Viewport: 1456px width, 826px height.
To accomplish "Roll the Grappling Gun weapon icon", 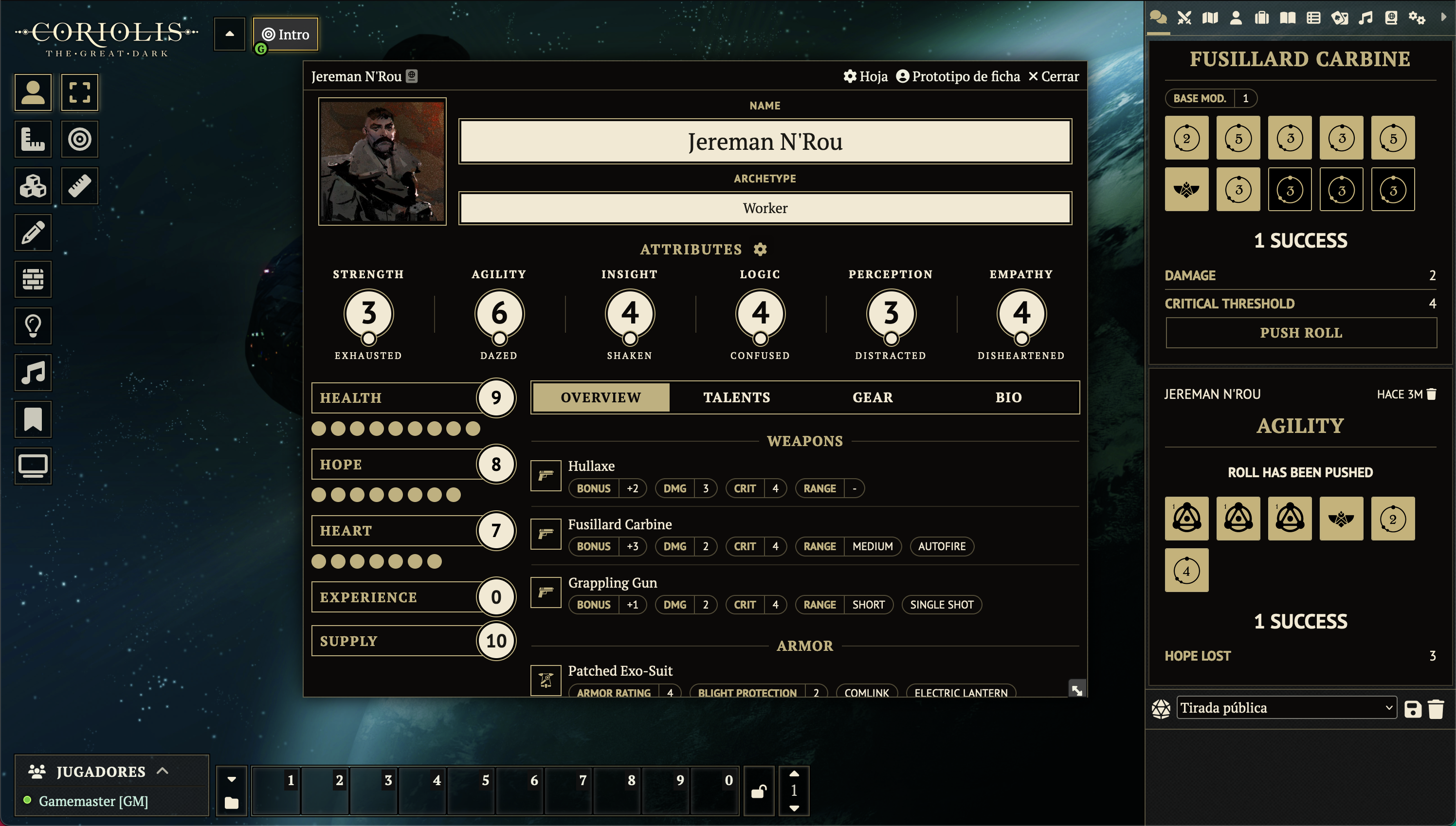I will (546, 593).
